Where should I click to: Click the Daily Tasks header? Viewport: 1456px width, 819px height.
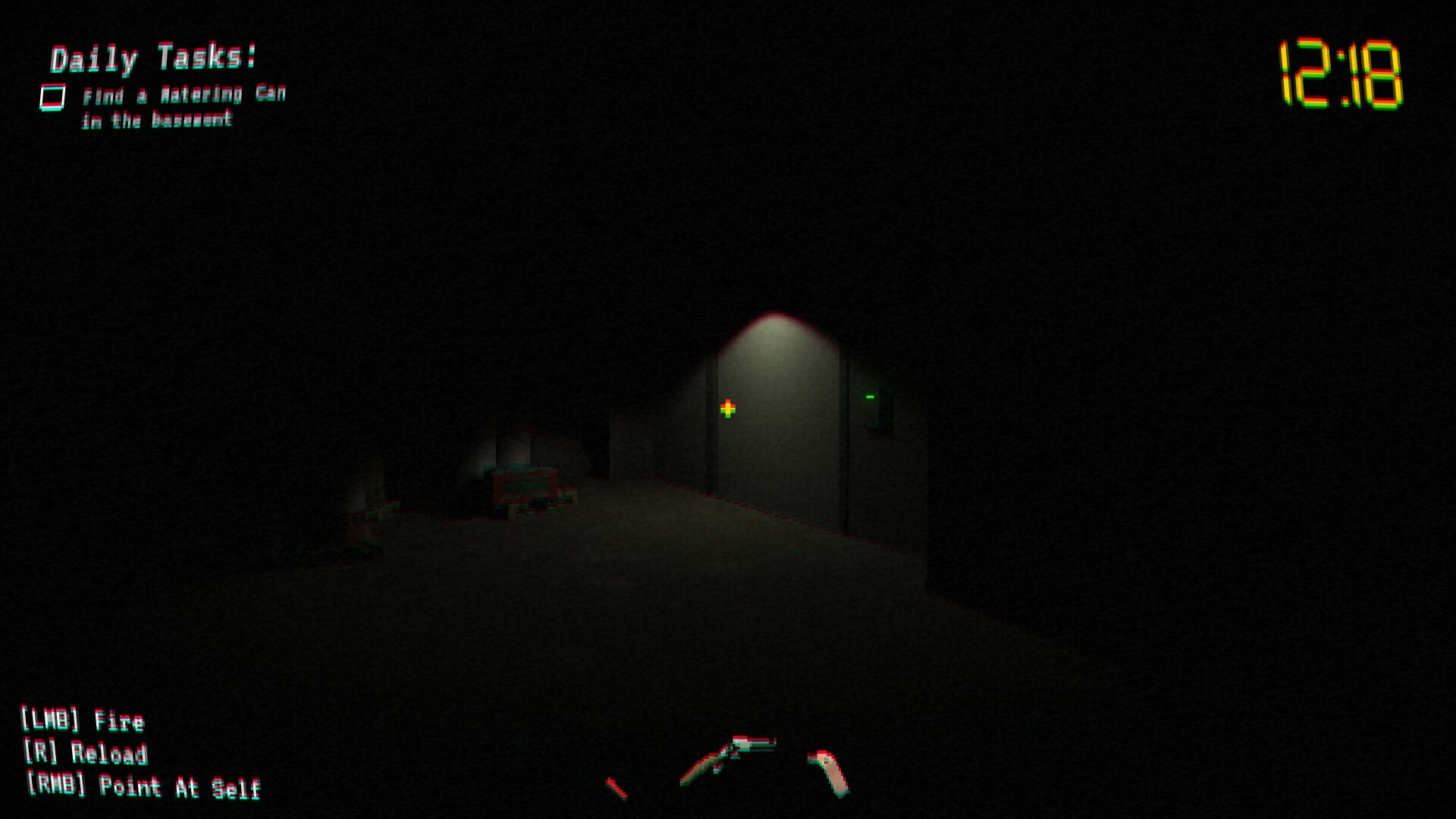[152, 57]
